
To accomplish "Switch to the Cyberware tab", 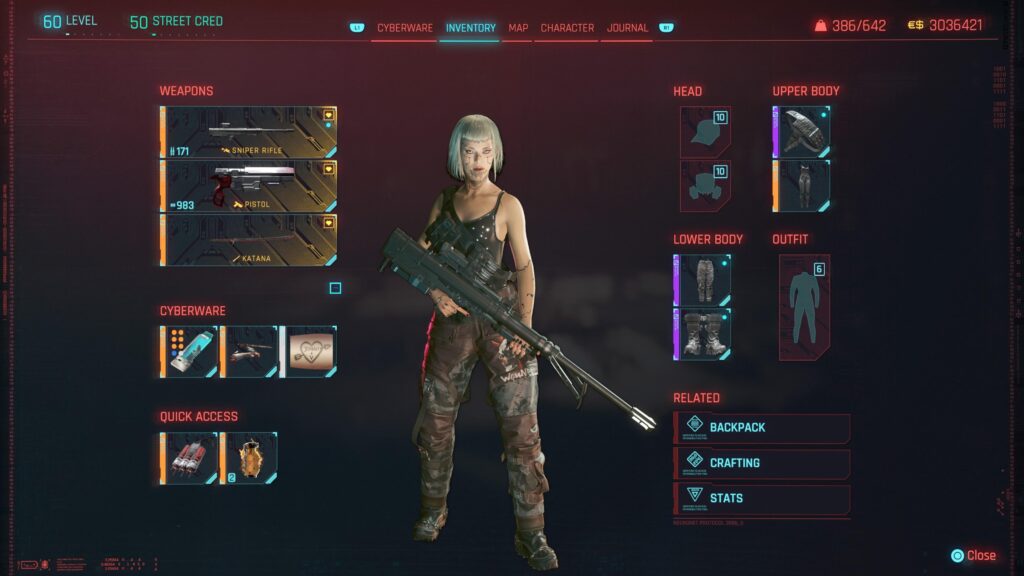I will point(404,28).
